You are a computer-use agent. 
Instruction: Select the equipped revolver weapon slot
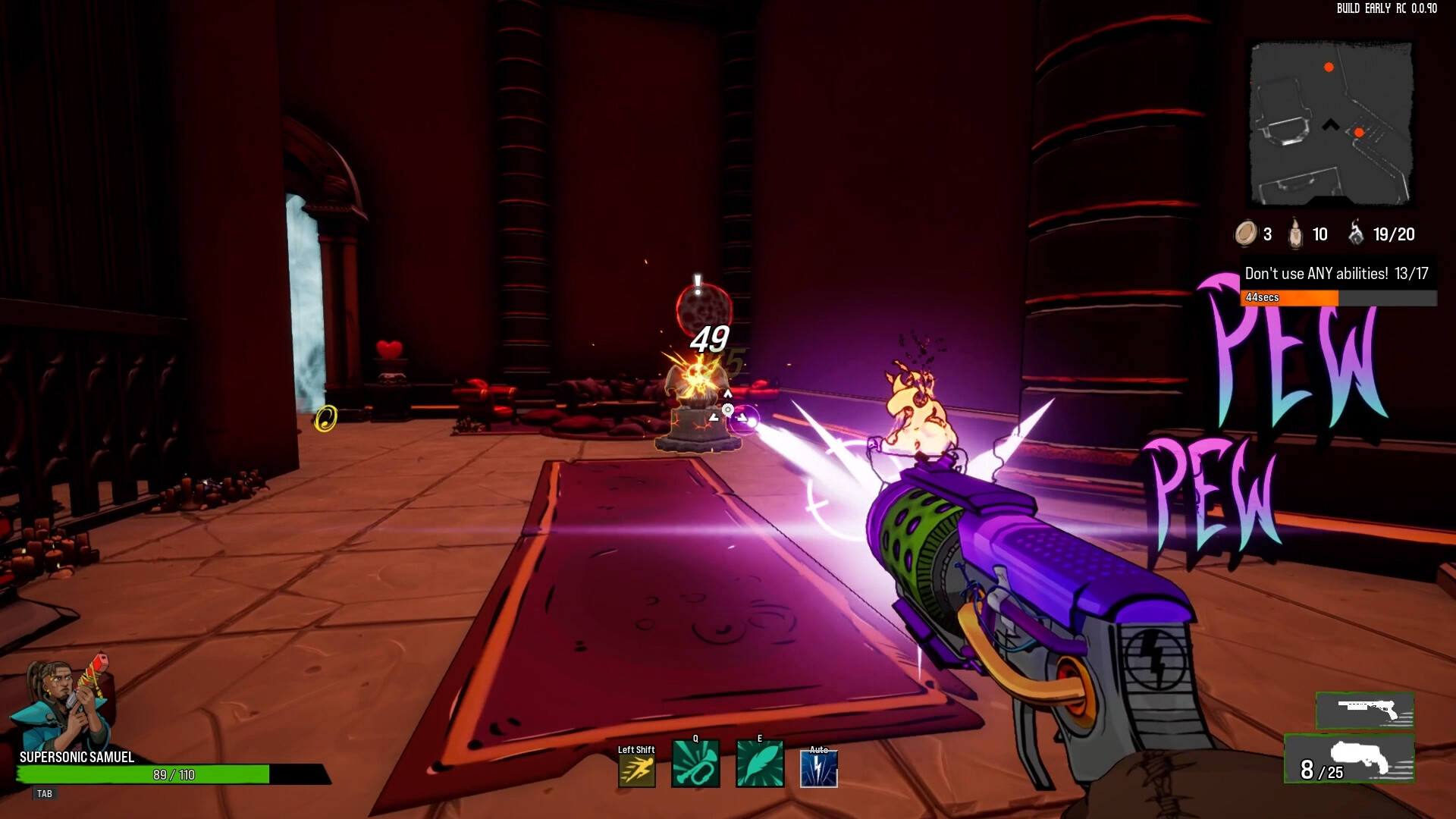pos(1350,759)
